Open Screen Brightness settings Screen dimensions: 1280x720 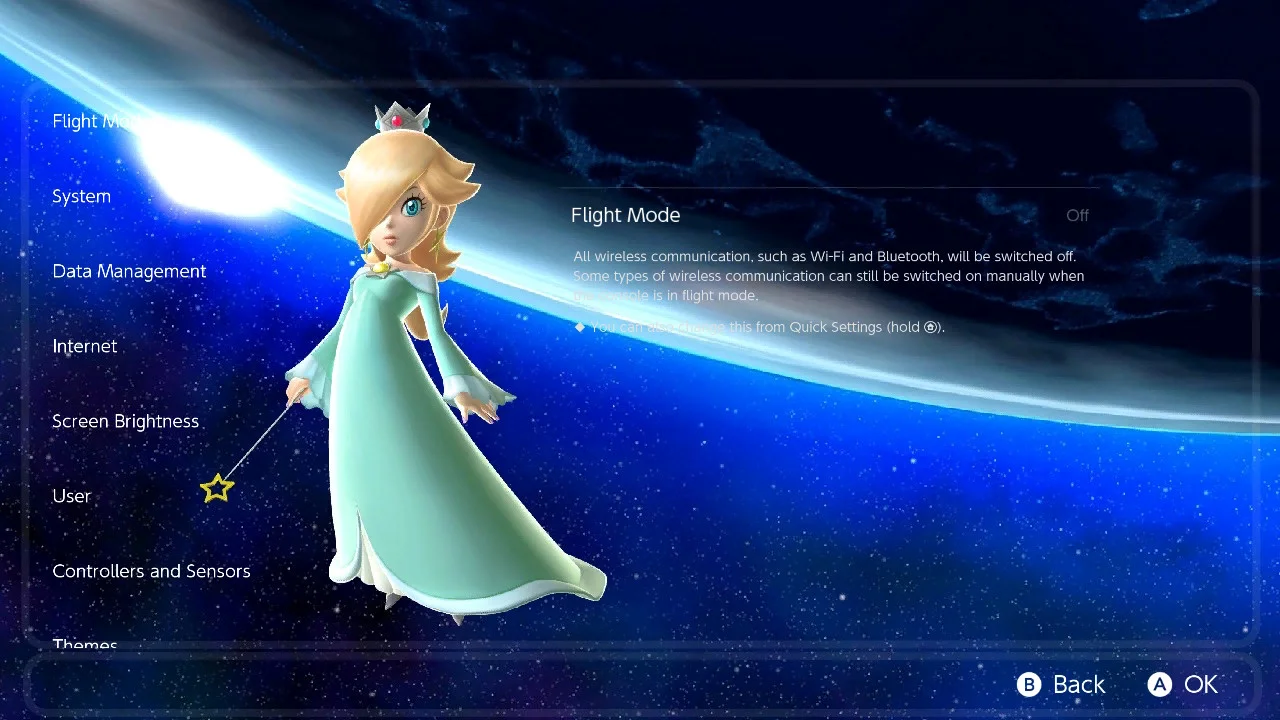click(x=126, y=422)
